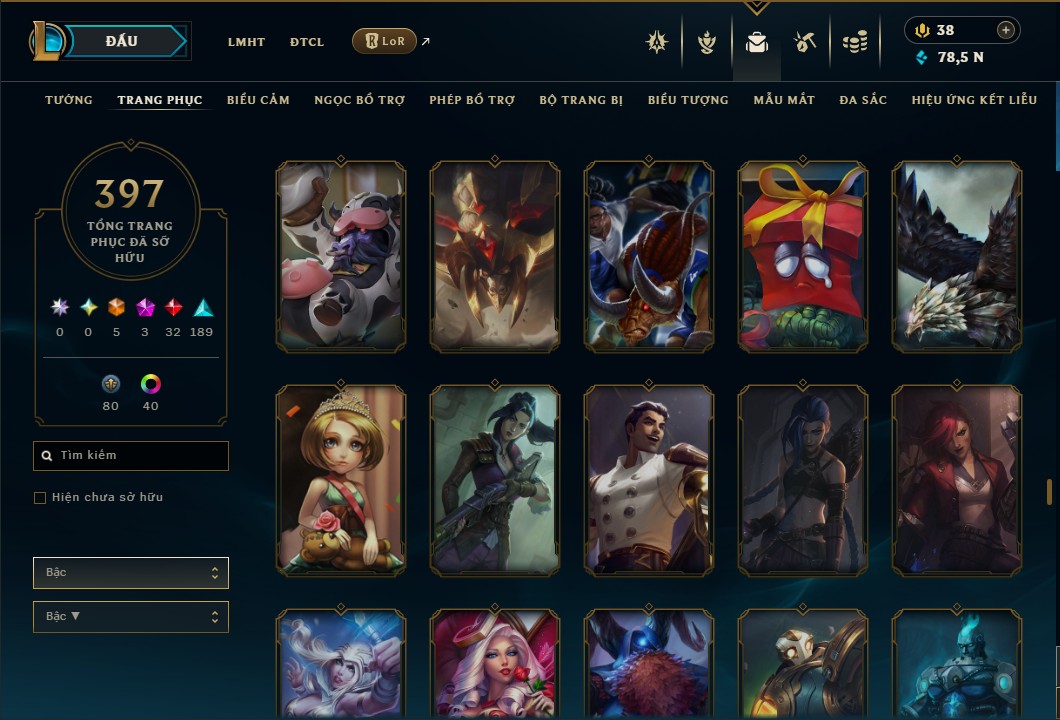The image size is (1060, 720).
Task: Open the LMHT game mode link
Action: [x=246, y=42]
